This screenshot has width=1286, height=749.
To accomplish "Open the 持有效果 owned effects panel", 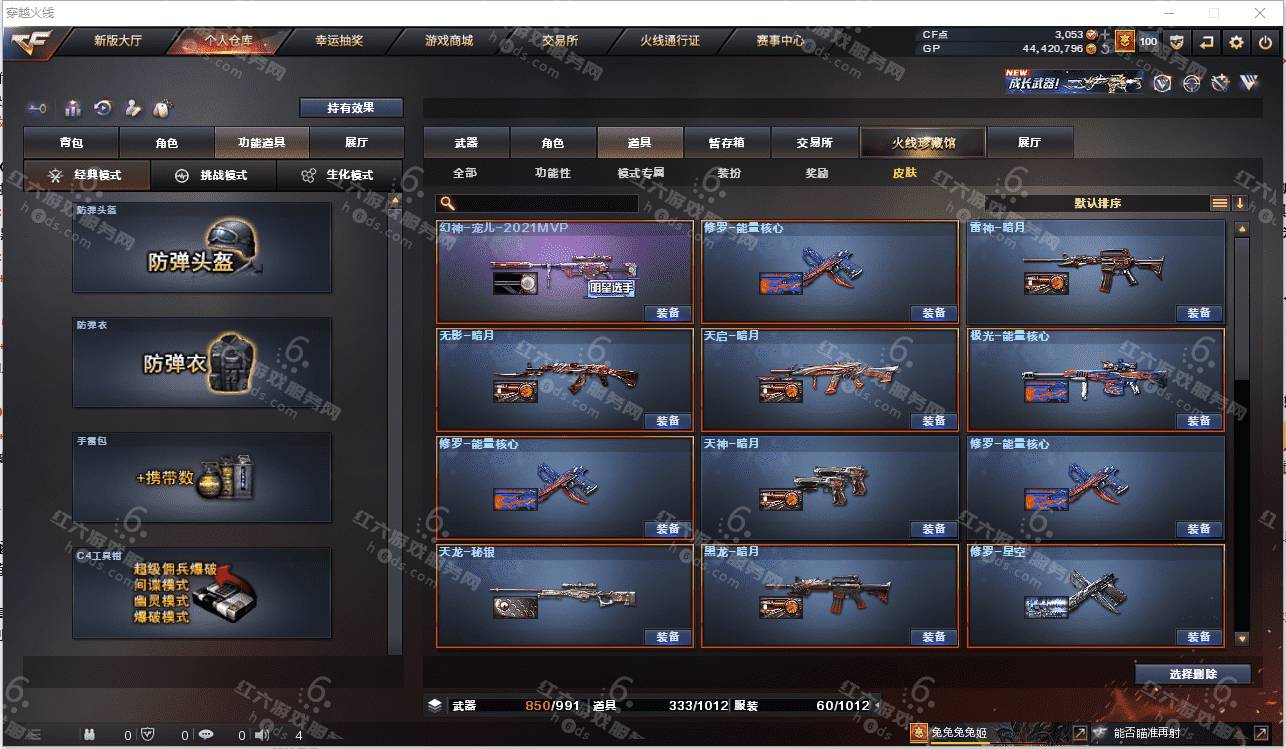I will [350, 108].
